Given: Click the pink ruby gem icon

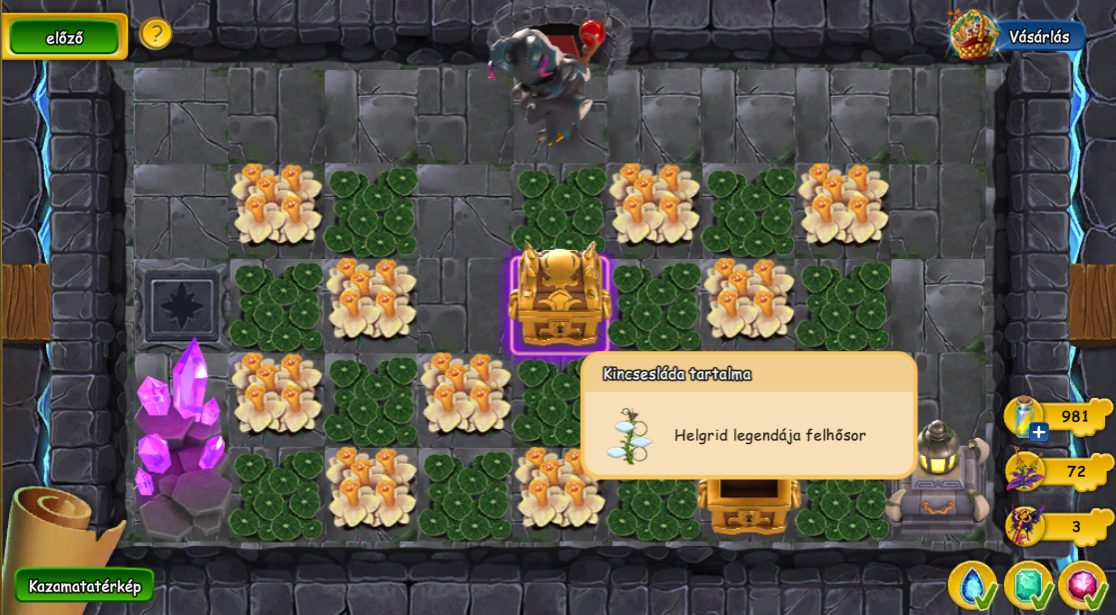Looking at the screenshot, I should 1081,585.
